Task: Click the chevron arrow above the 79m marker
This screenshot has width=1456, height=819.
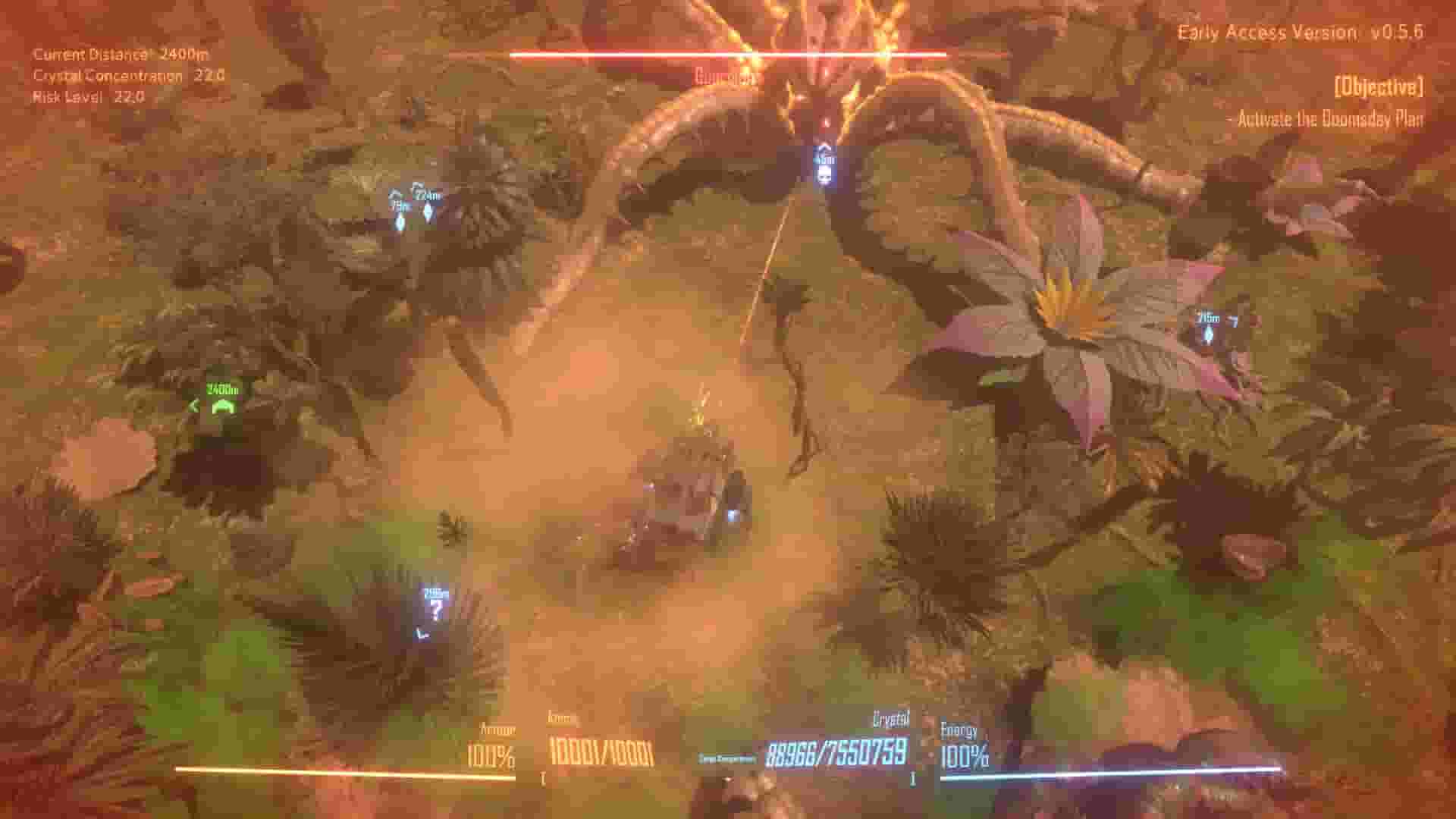Action: click(x=396, y=192)
